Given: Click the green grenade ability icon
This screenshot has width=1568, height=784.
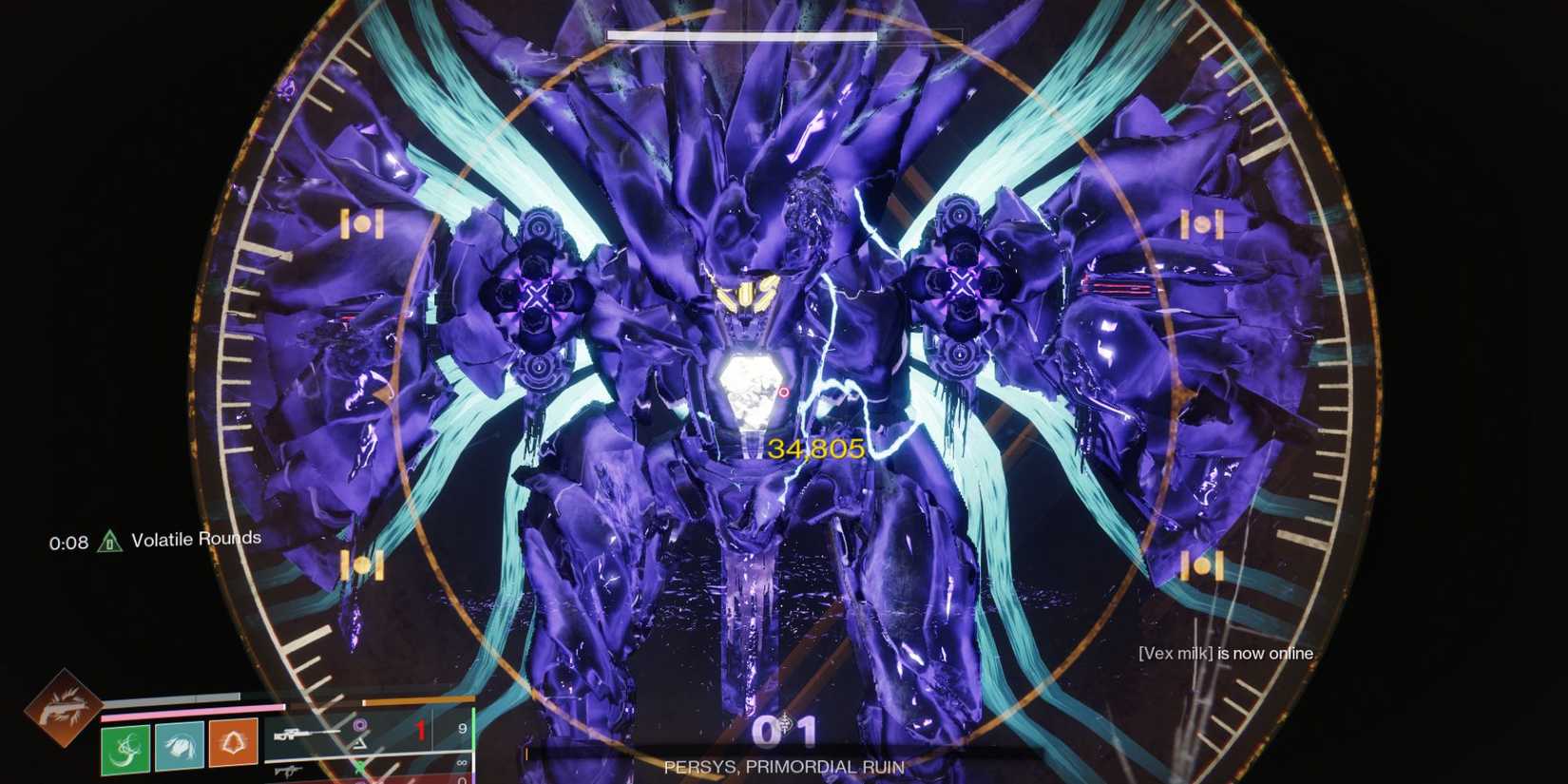Looking at the screenshot, I should [125, 749].
